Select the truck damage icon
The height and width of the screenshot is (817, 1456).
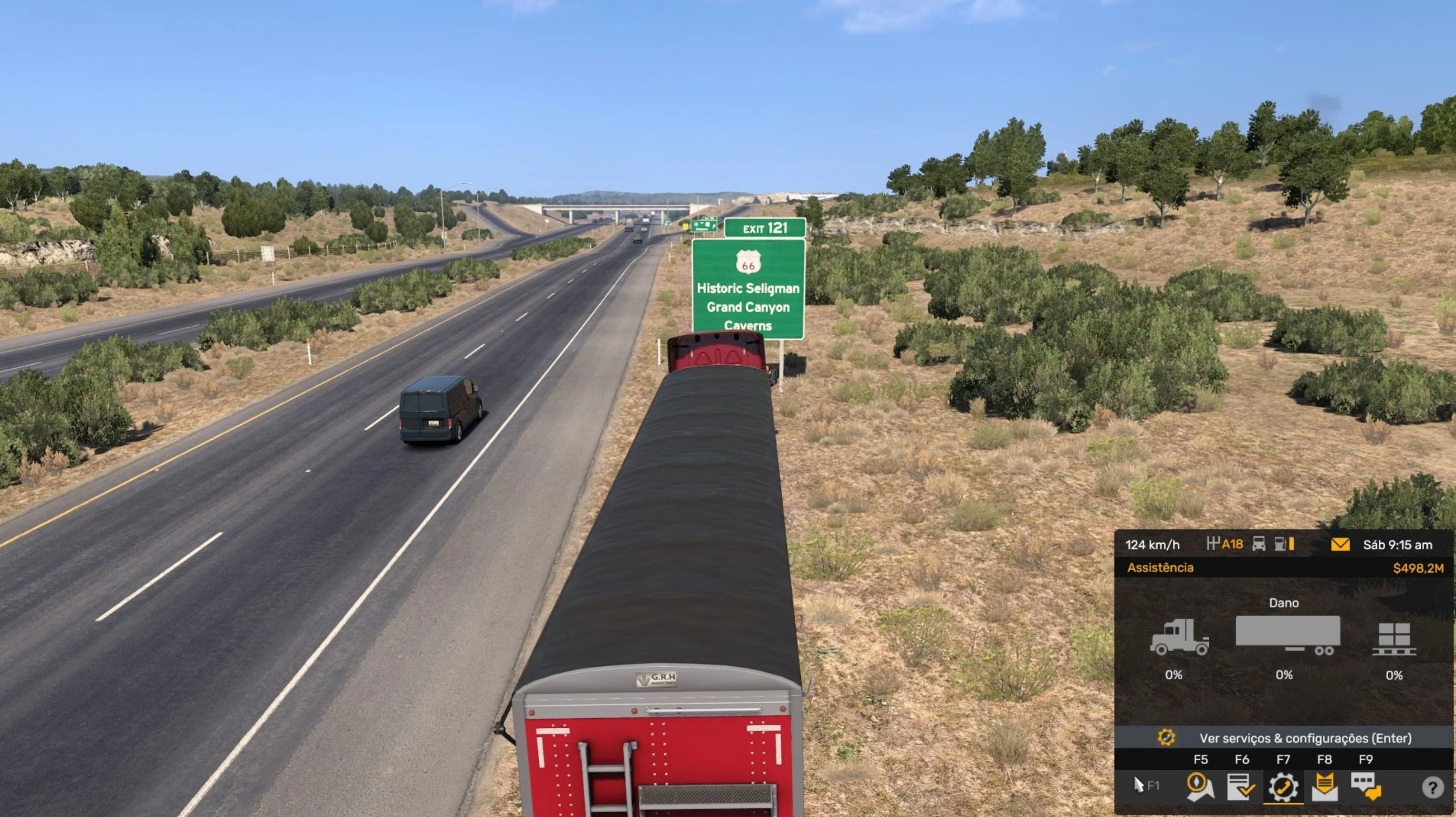tap(1179, 637)
